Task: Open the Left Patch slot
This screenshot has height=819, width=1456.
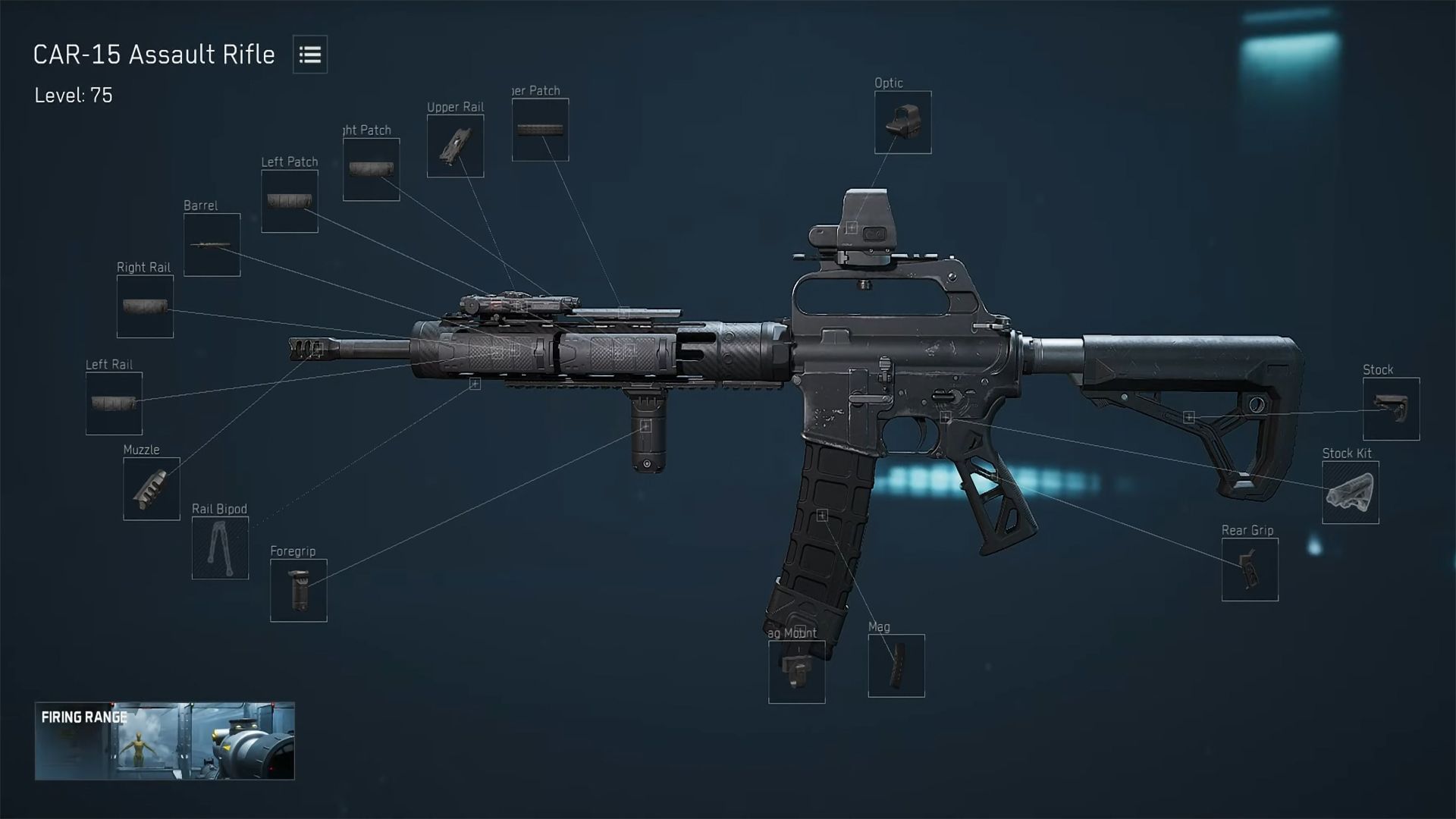Action: pos(289,200)
